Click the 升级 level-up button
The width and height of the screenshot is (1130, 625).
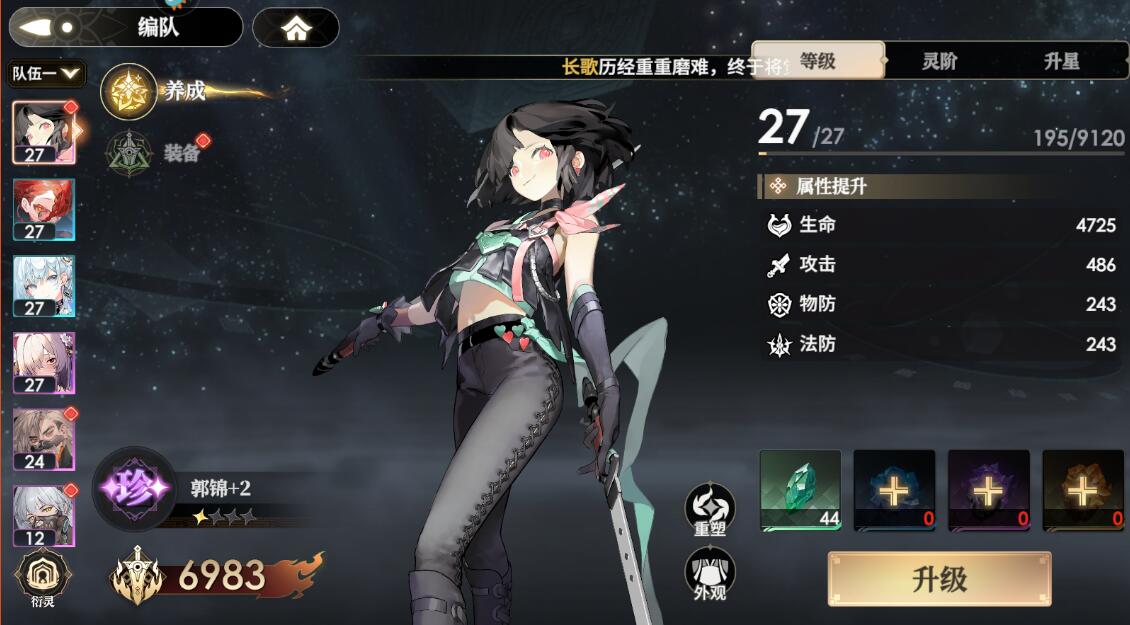coord(939,579)
